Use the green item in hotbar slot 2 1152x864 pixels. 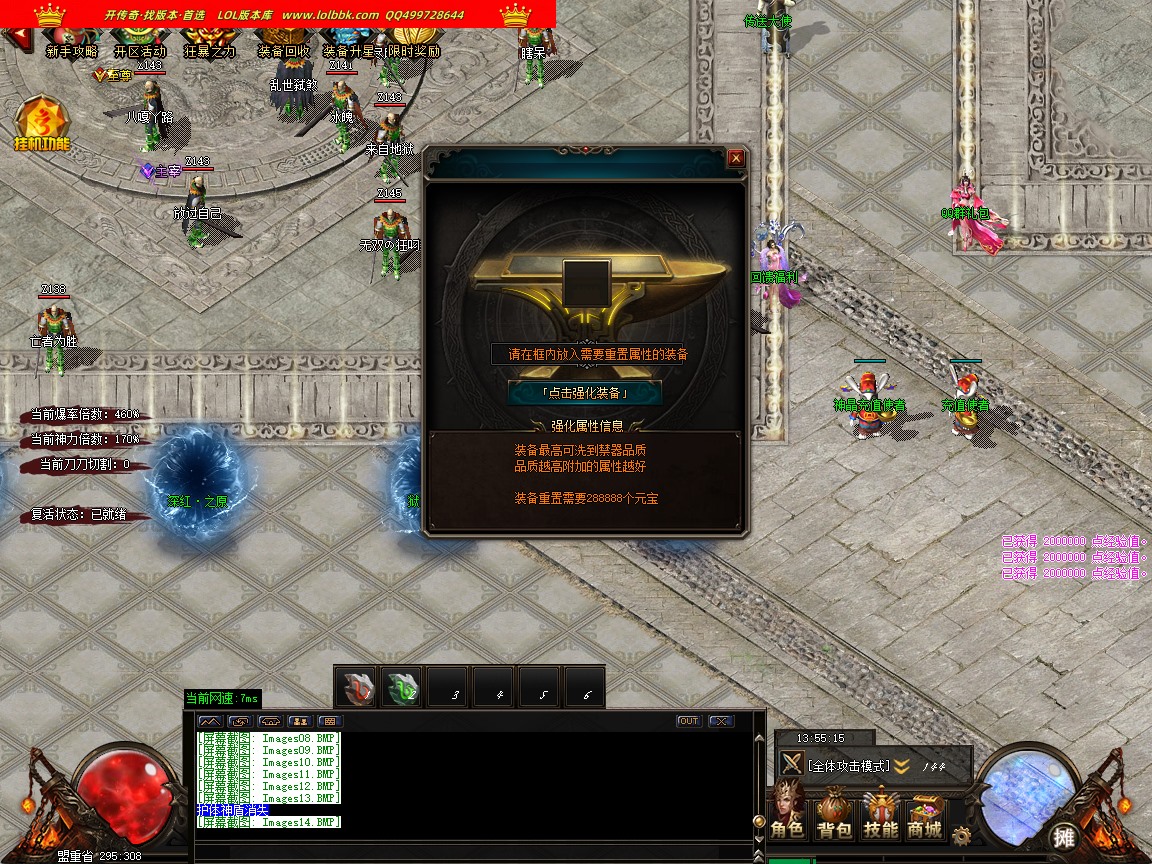click(403, 687)
